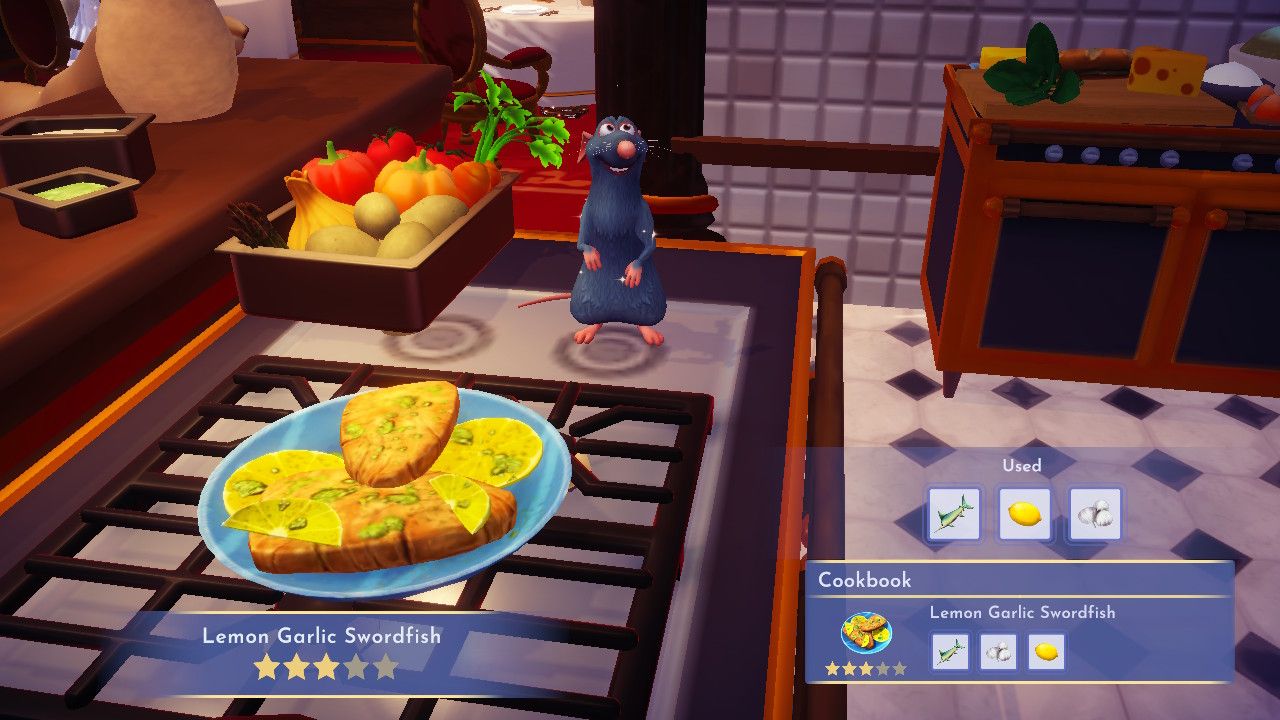Click the swordfish ingredient in the Cookbook entry
The height and width of the screenshot is (720, 1280).
(949, 650)
